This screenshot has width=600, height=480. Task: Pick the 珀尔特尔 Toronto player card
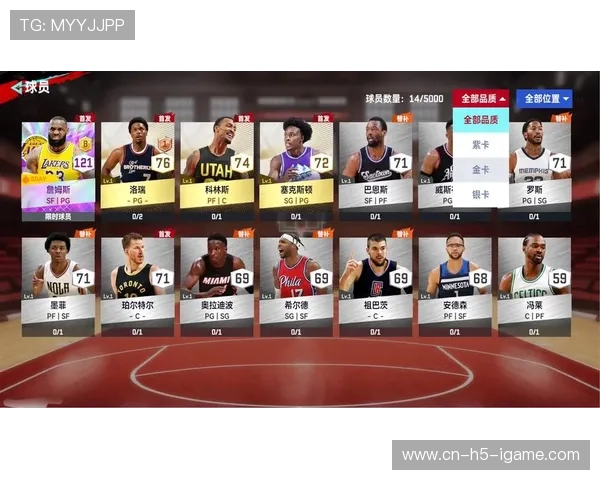pos(137,284)
